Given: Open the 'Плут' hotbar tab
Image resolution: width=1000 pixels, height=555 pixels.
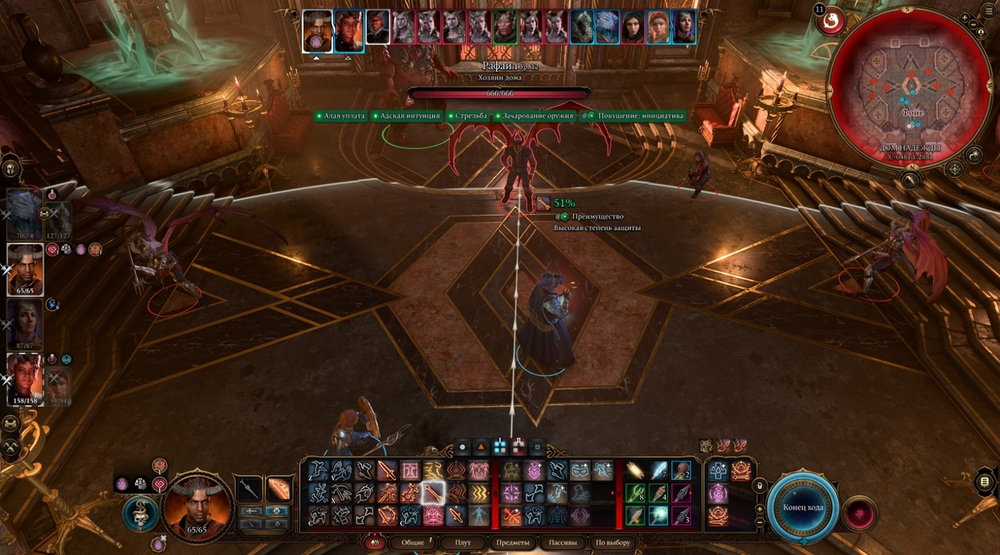Looking at the screenshot, I should click(x=462, y=543).
